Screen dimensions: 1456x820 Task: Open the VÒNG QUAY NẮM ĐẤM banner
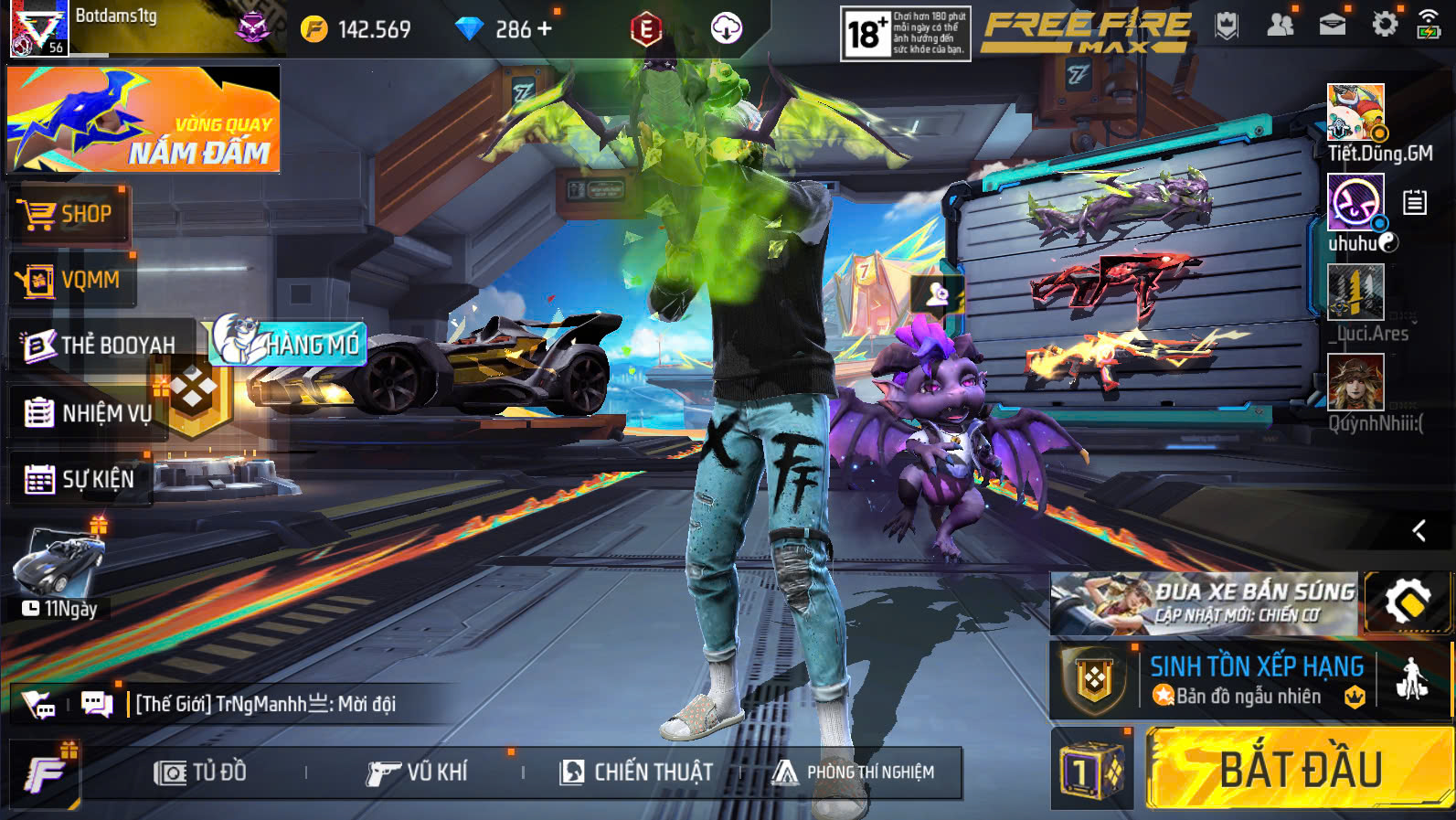click(x=143, y=120)
